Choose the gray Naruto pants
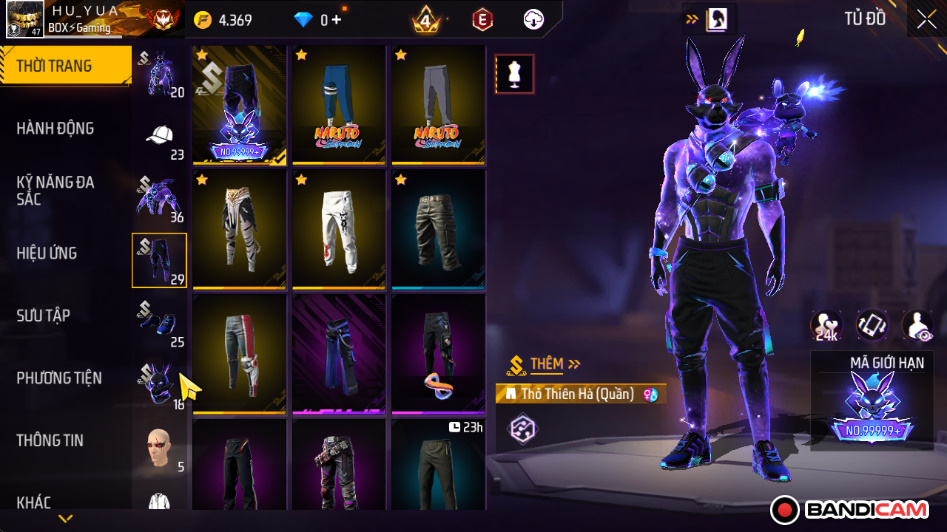The image size is (947, 532). point(437,105)
